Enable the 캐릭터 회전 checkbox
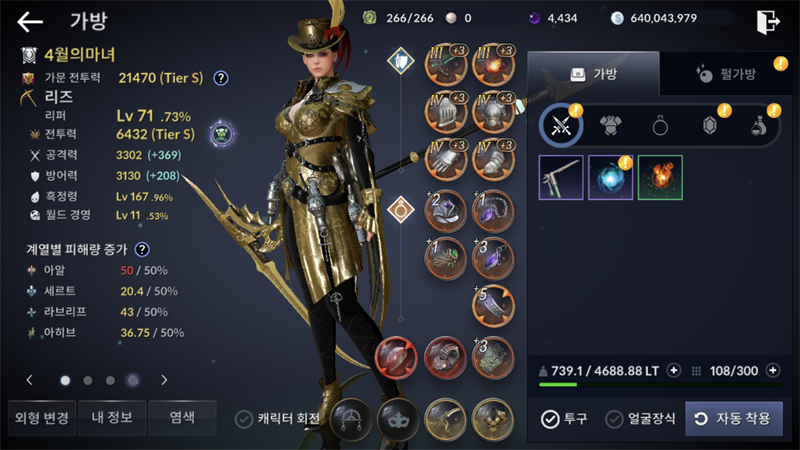Screen dimensions: 800x450 [x=243, y=418]
